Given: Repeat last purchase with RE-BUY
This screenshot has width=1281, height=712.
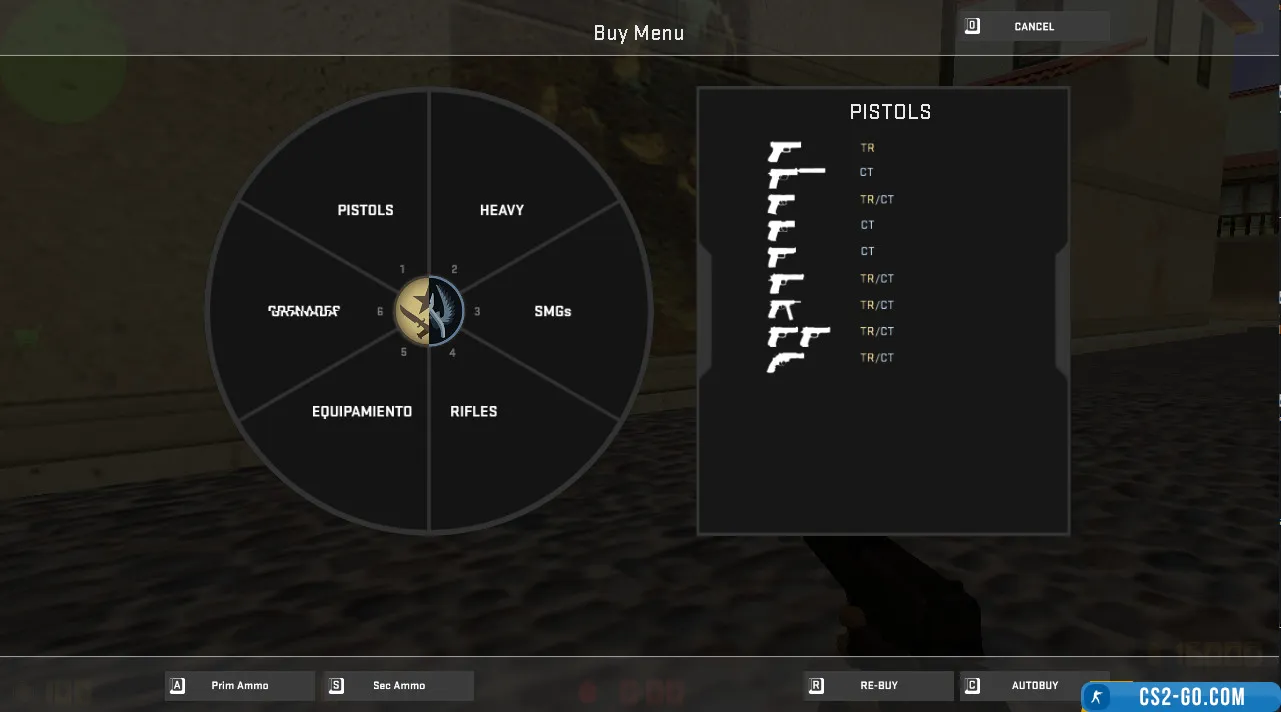Looking at the screenshot, I should [878, 686].
